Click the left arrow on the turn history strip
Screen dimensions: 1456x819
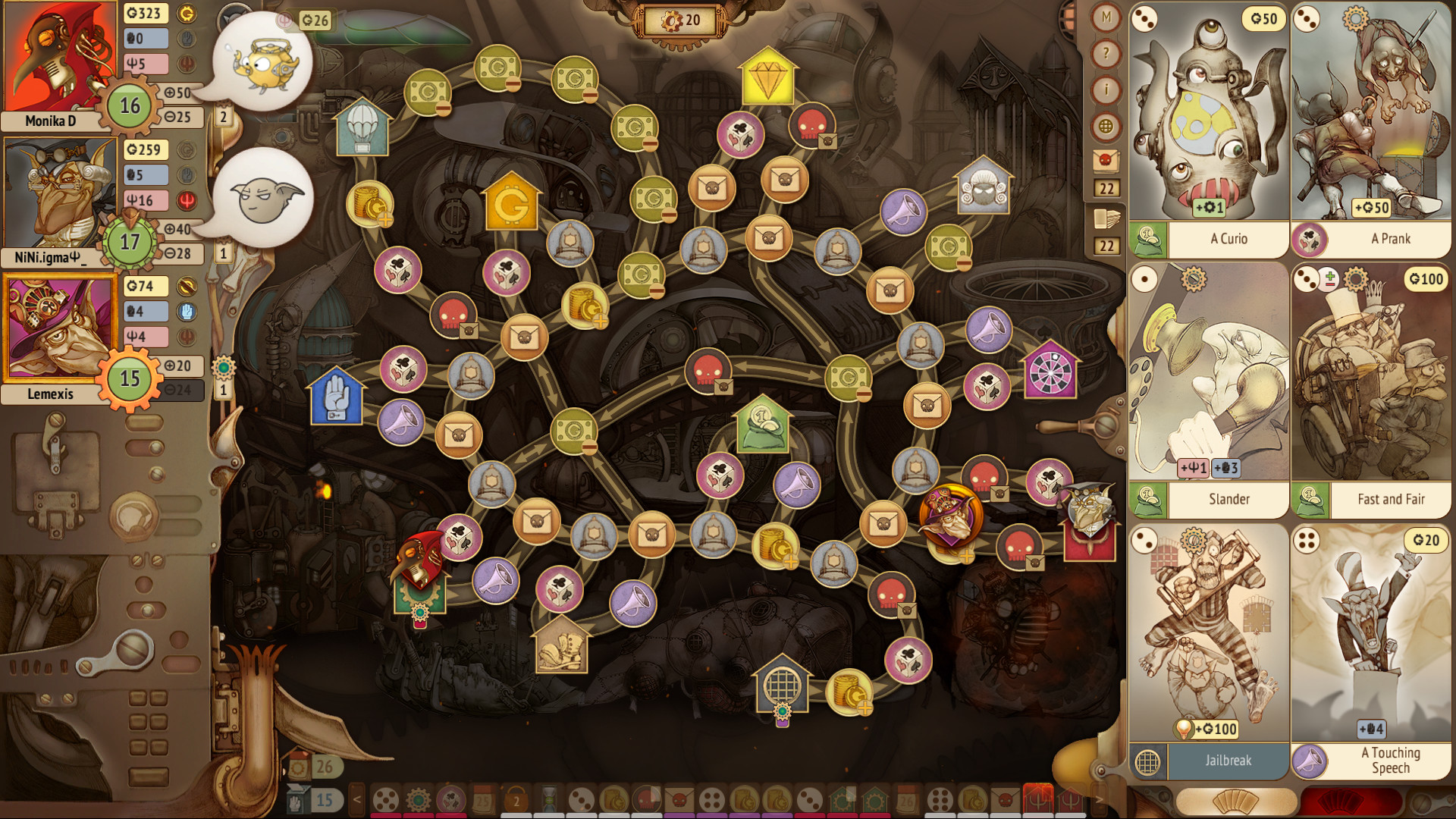(356, 799)
